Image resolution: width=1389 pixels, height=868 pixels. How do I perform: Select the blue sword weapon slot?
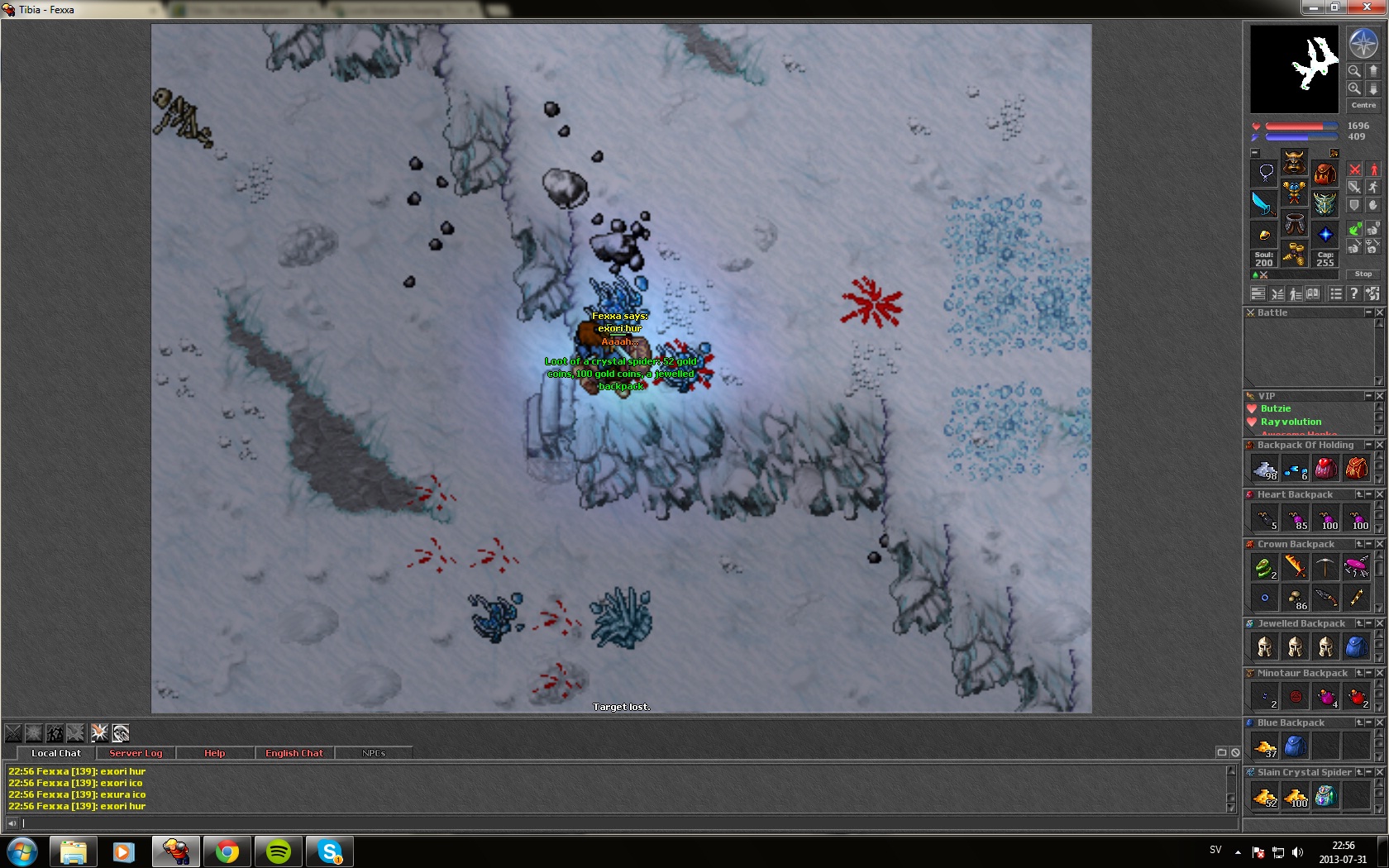tap(1263, 203)
